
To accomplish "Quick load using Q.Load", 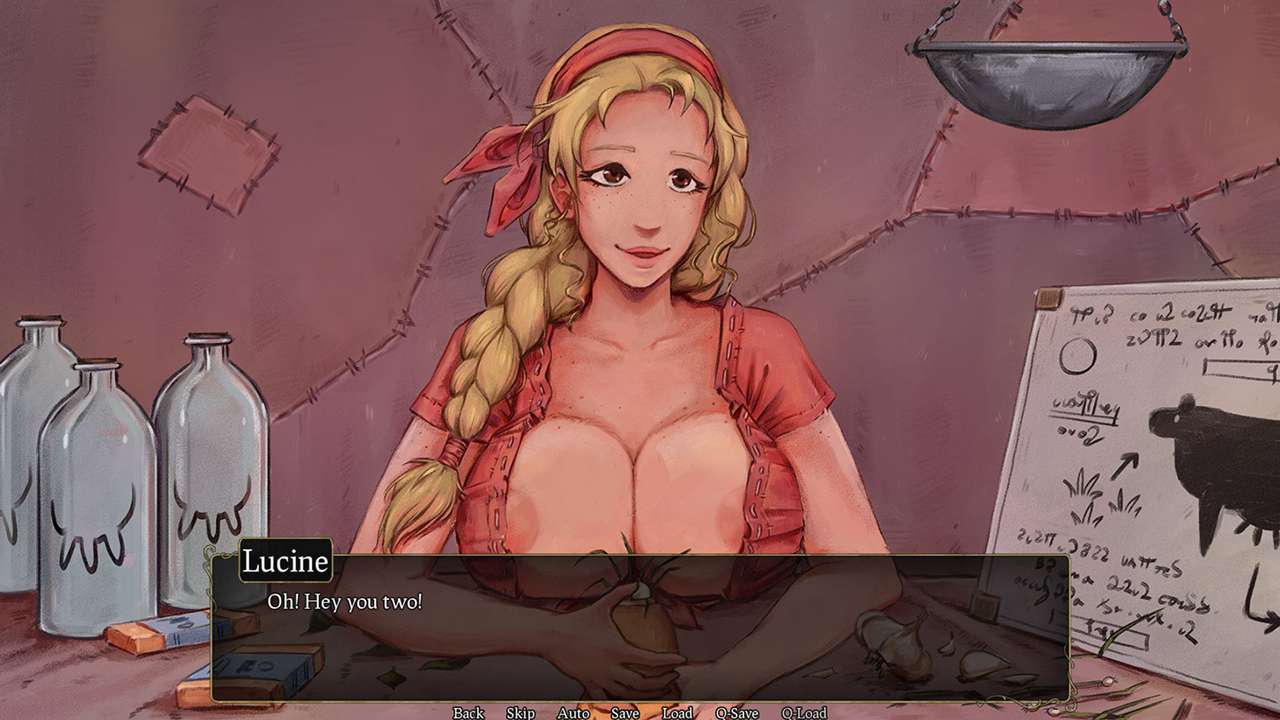I will (803, 712).
